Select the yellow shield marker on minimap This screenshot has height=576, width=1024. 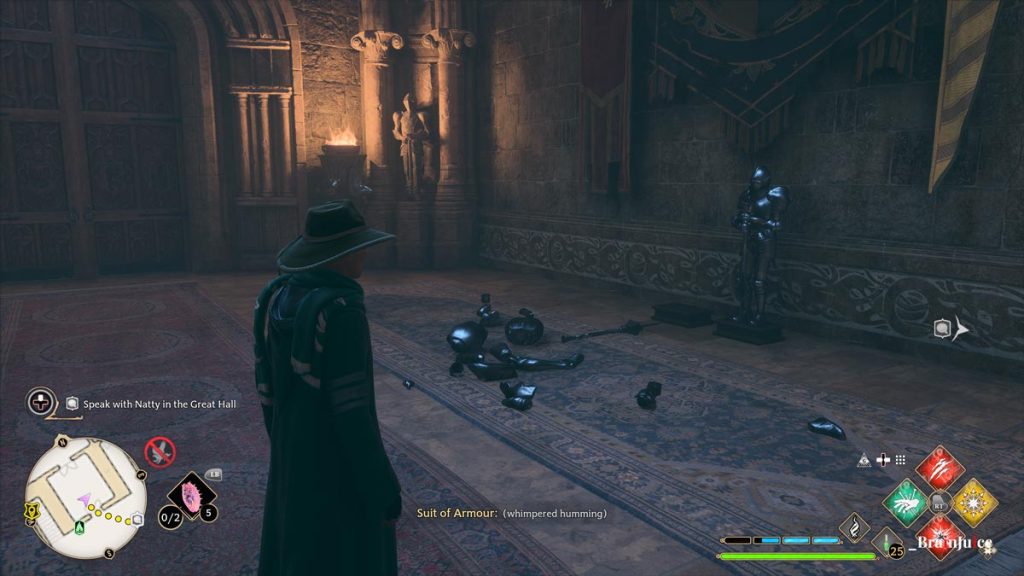tap(30, 511)
